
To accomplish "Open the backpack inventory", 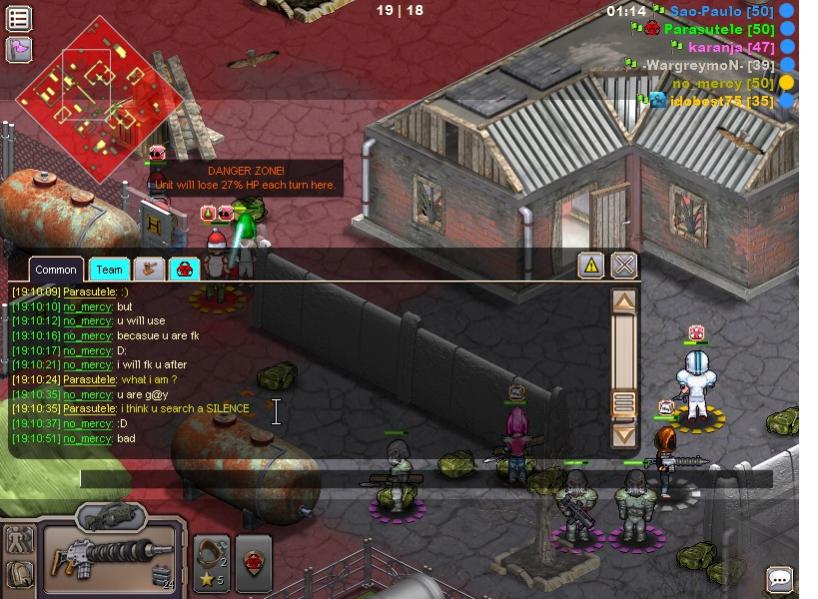I will click(x=19, y=574).
